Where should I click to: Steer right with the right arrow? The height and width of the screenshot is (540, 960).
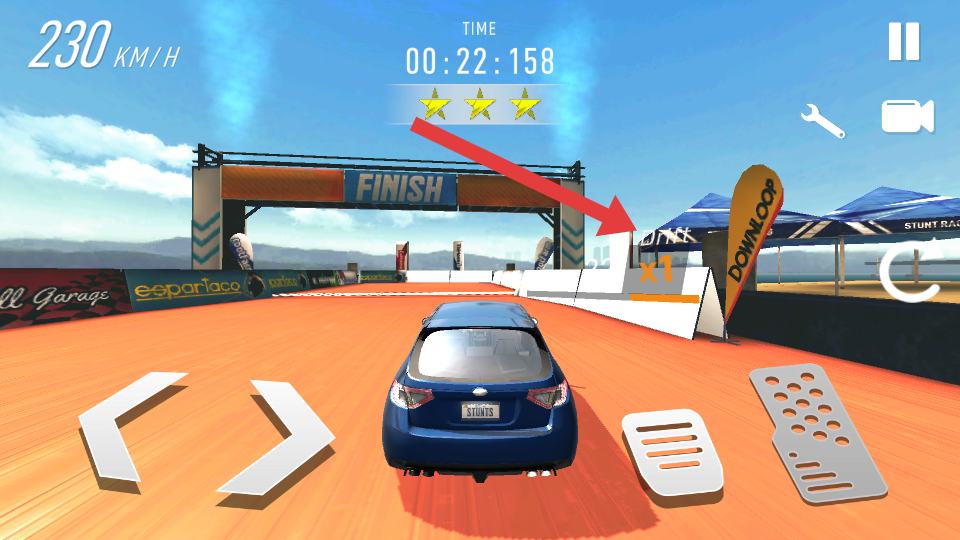tap(280, 435)
